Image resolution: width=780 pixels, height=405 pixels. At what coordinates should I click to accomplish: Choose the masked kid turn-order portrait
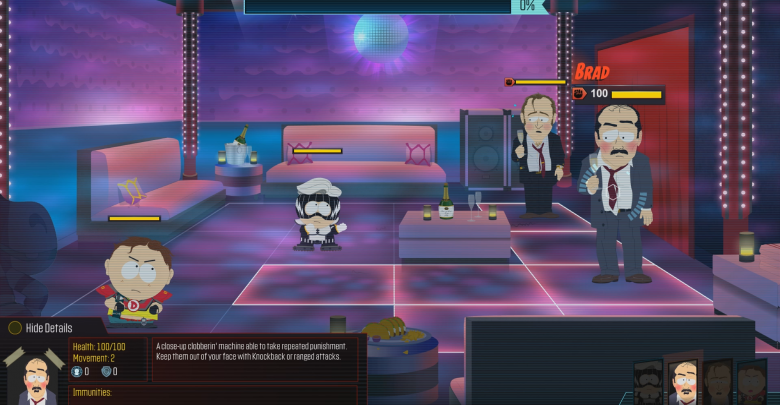click(x=649, y=384)
